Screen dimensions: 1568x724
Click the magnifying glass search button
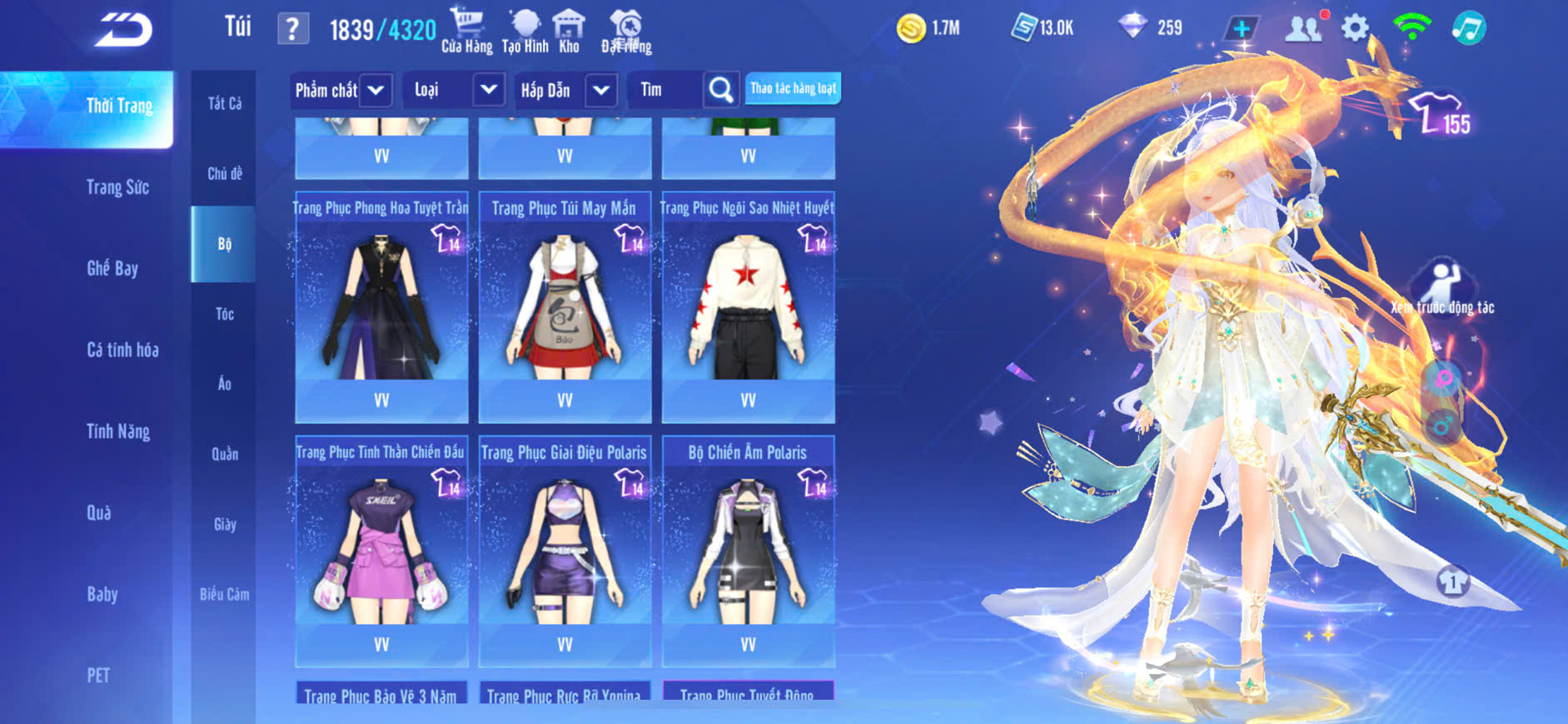pyautogui.click(x=720, y=90)
